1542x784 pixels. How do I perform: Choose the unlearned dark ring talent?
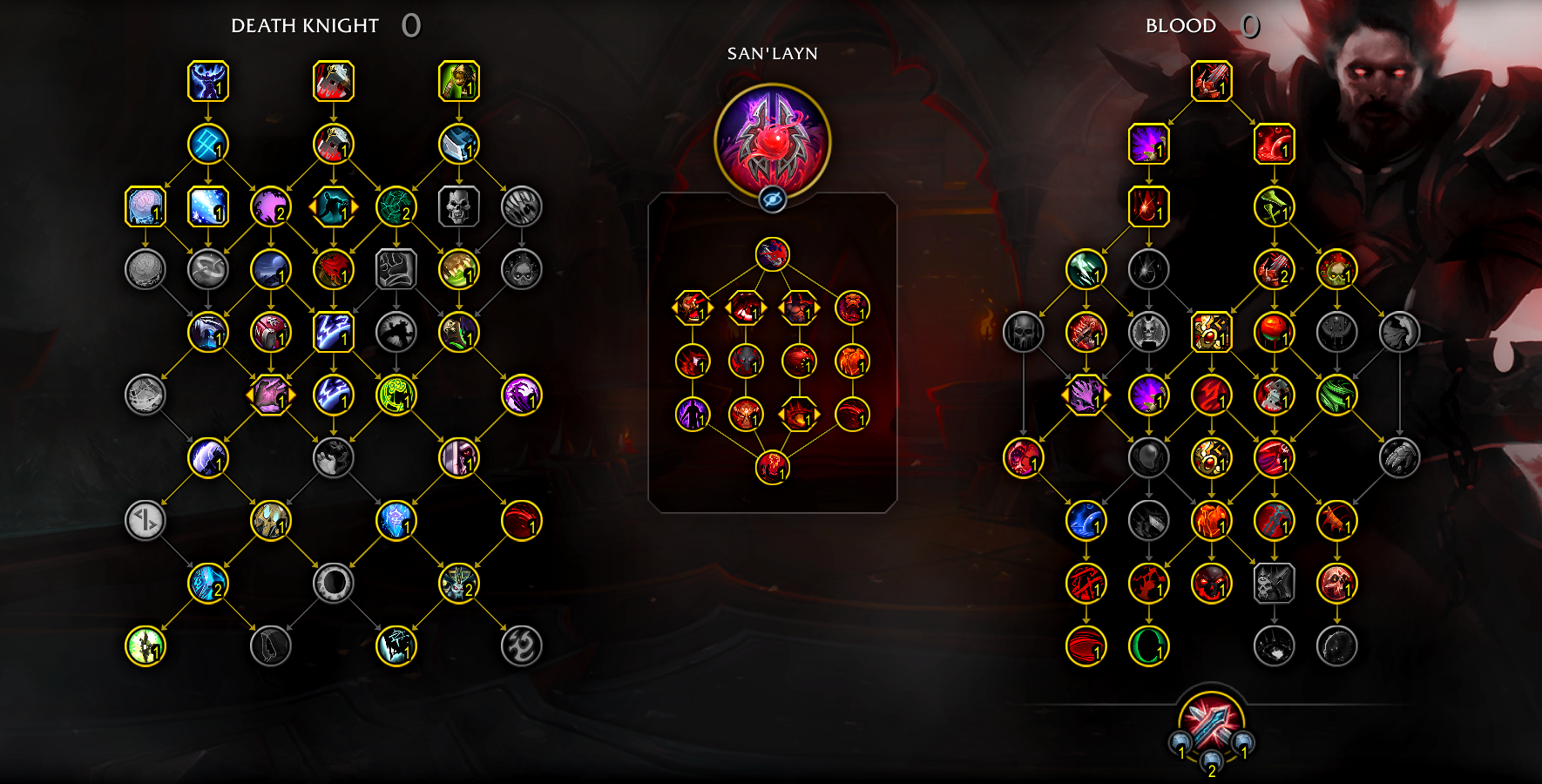334,583
